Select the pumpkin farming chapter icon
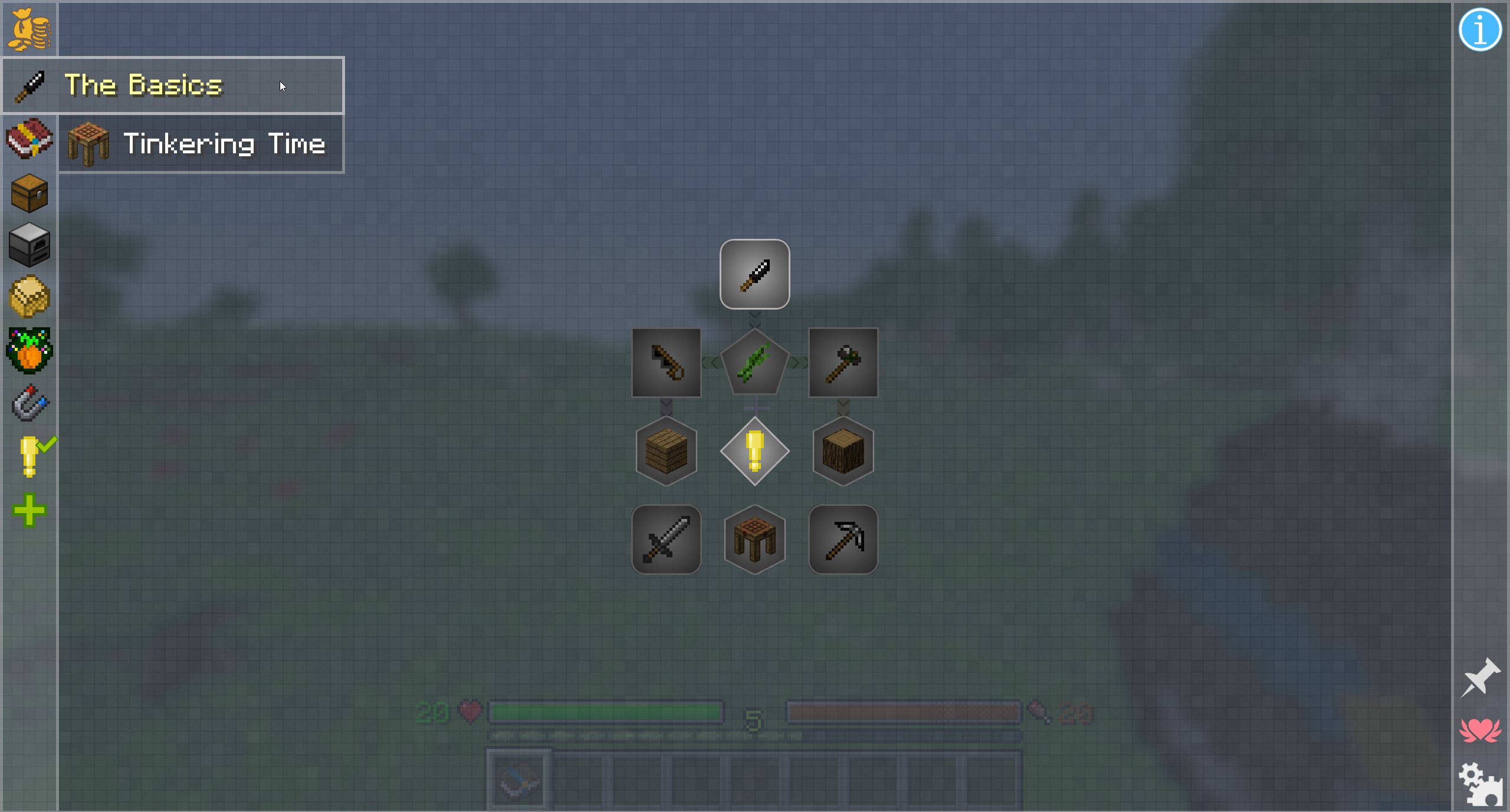 pyautogui.click(x=29, y=349)
